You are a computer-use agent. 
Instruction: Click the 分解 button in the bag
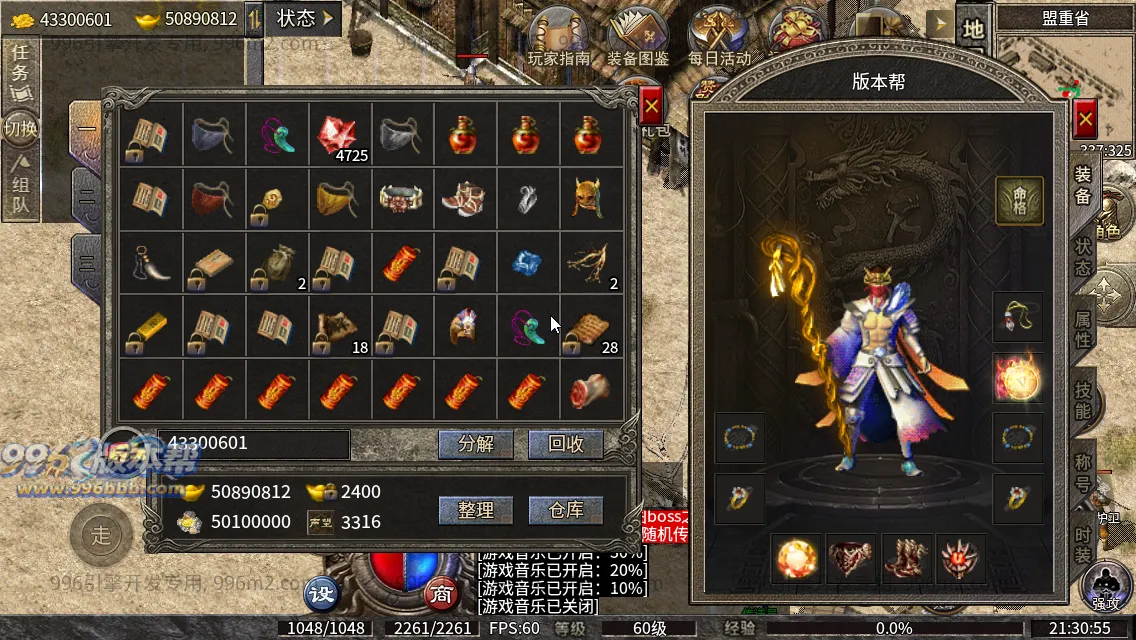475,445
